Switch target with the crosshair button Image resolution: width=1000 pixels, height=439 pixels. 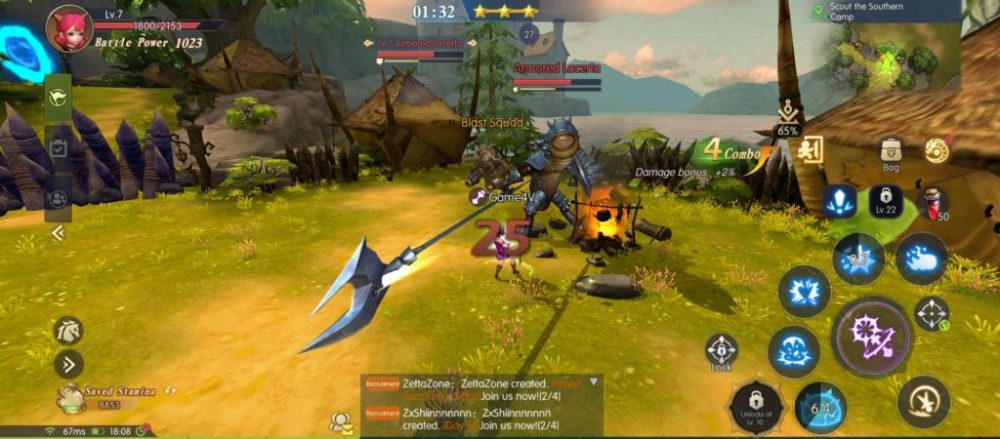(931, 314)
